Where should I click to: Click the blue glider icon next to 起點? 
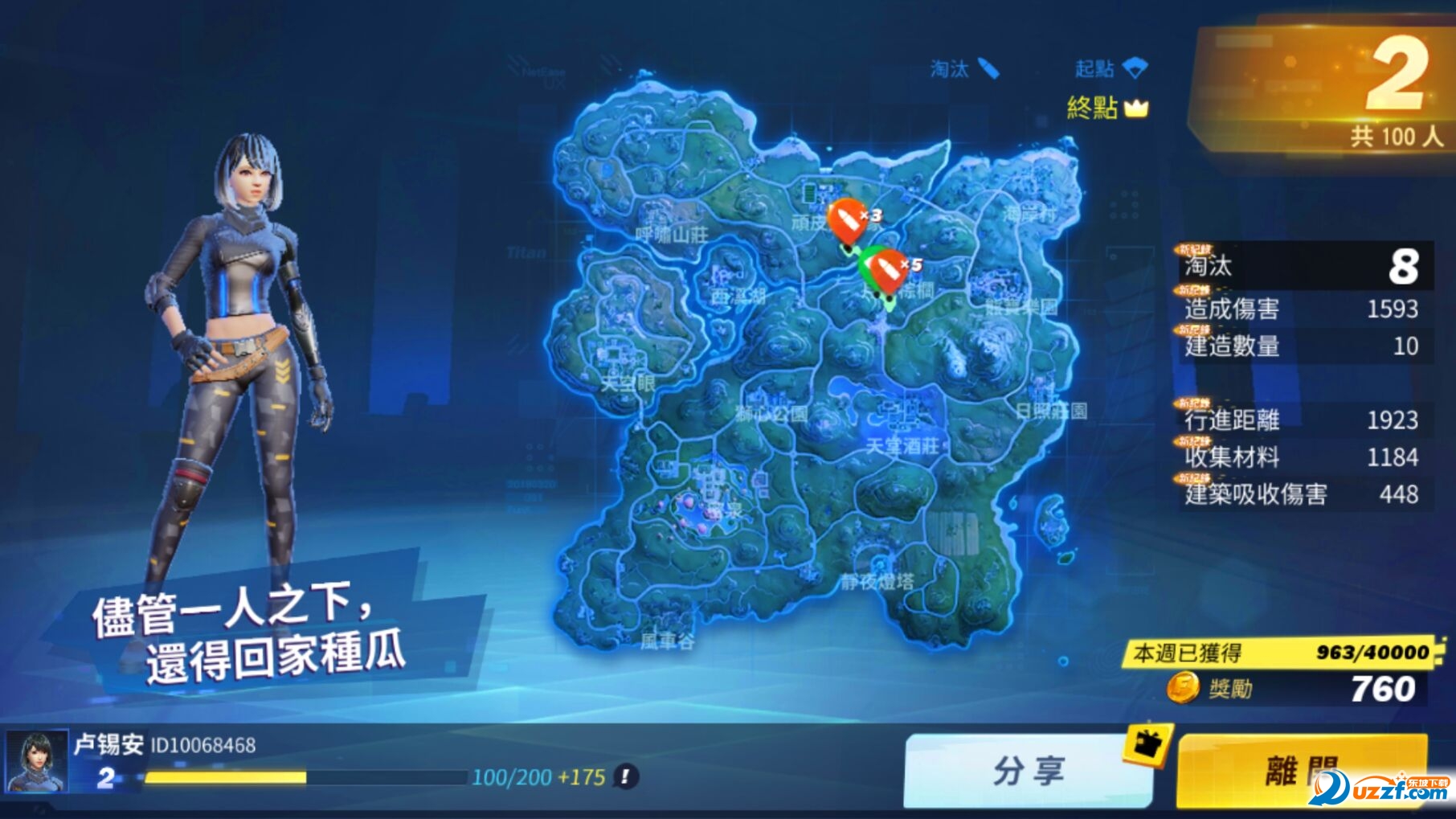tap(1135, 68)
